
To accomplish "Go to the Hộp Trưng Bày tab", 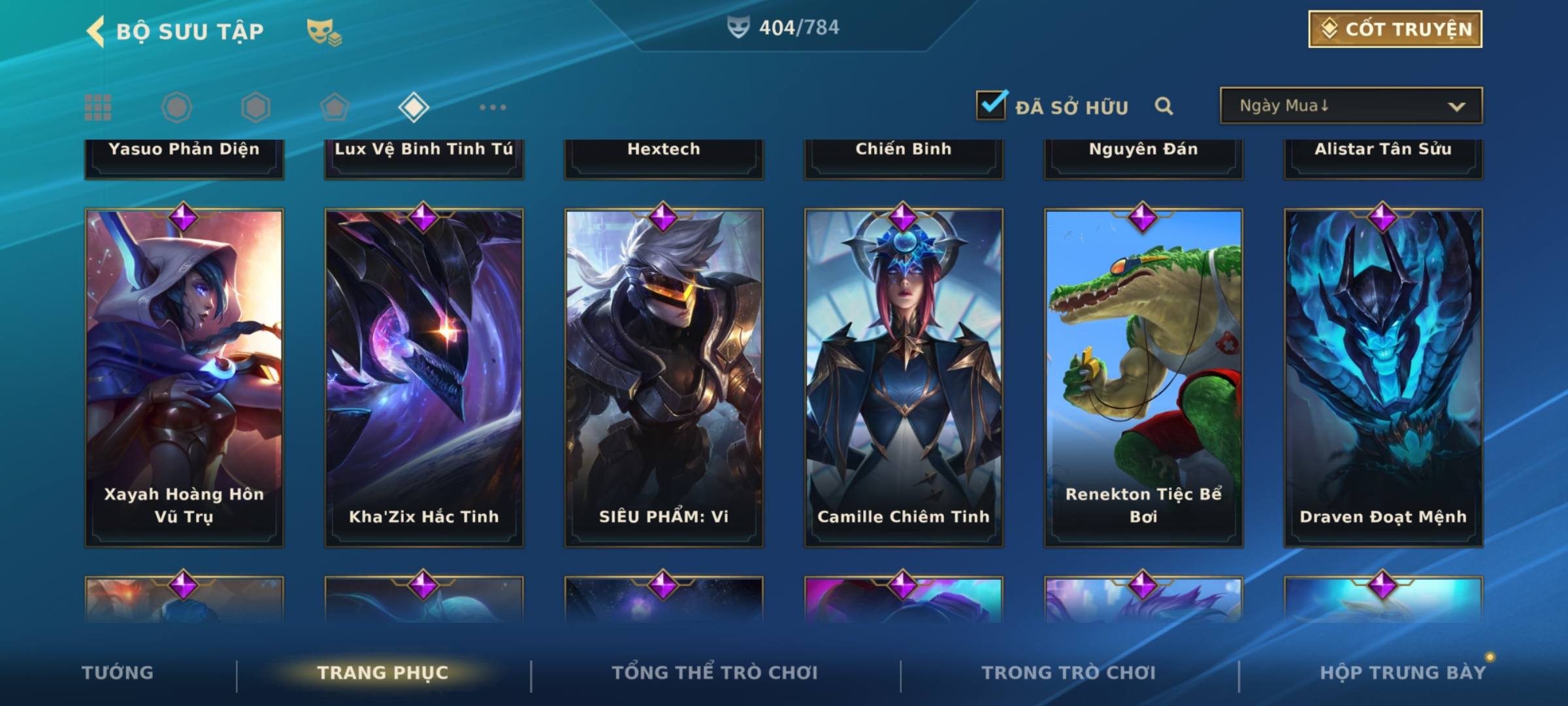I will (1403, 673).
